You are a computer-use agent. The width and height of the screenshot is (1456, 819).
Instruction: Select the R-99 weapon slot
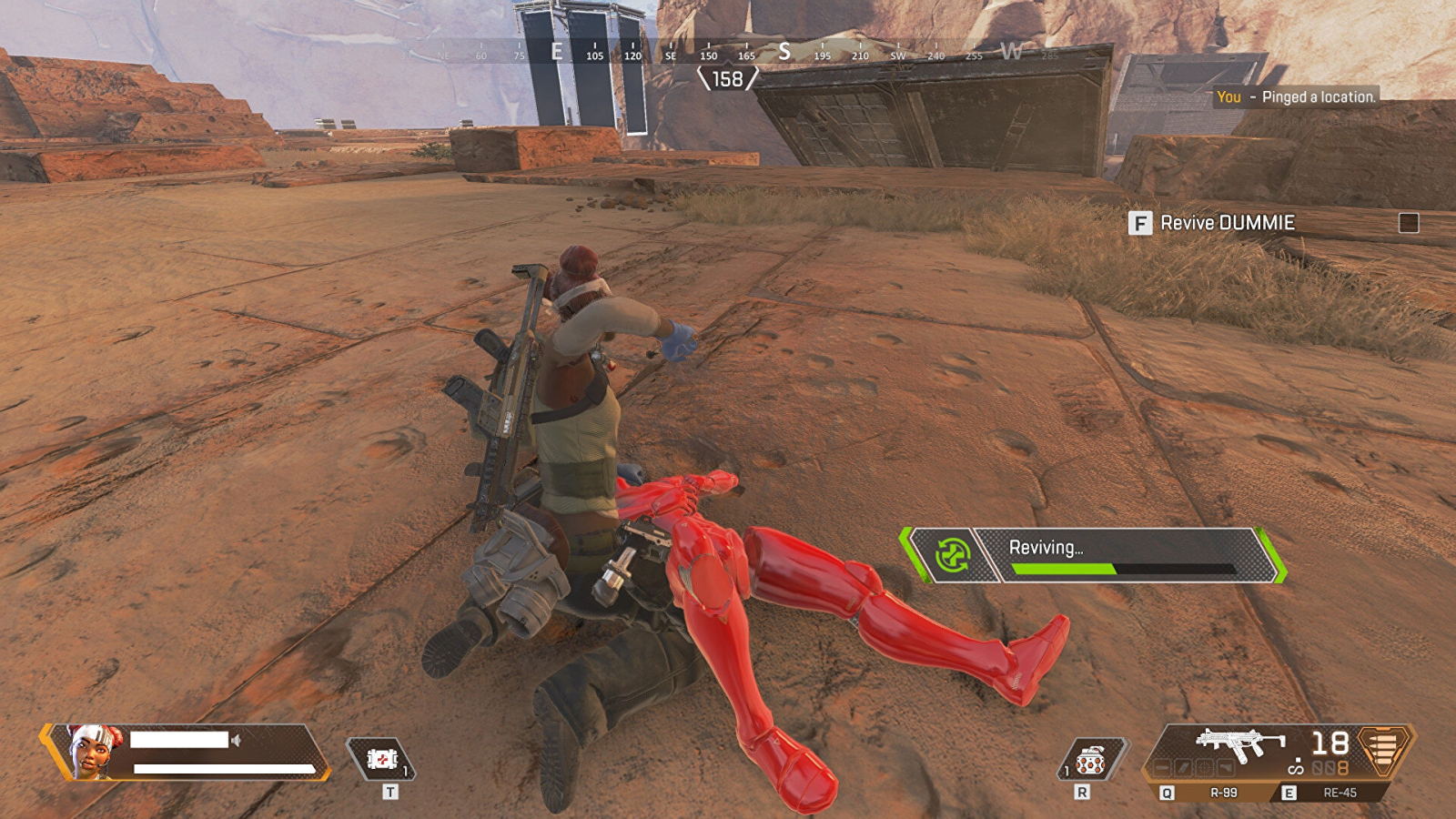pyautogui.click(x=1222, y=793)
